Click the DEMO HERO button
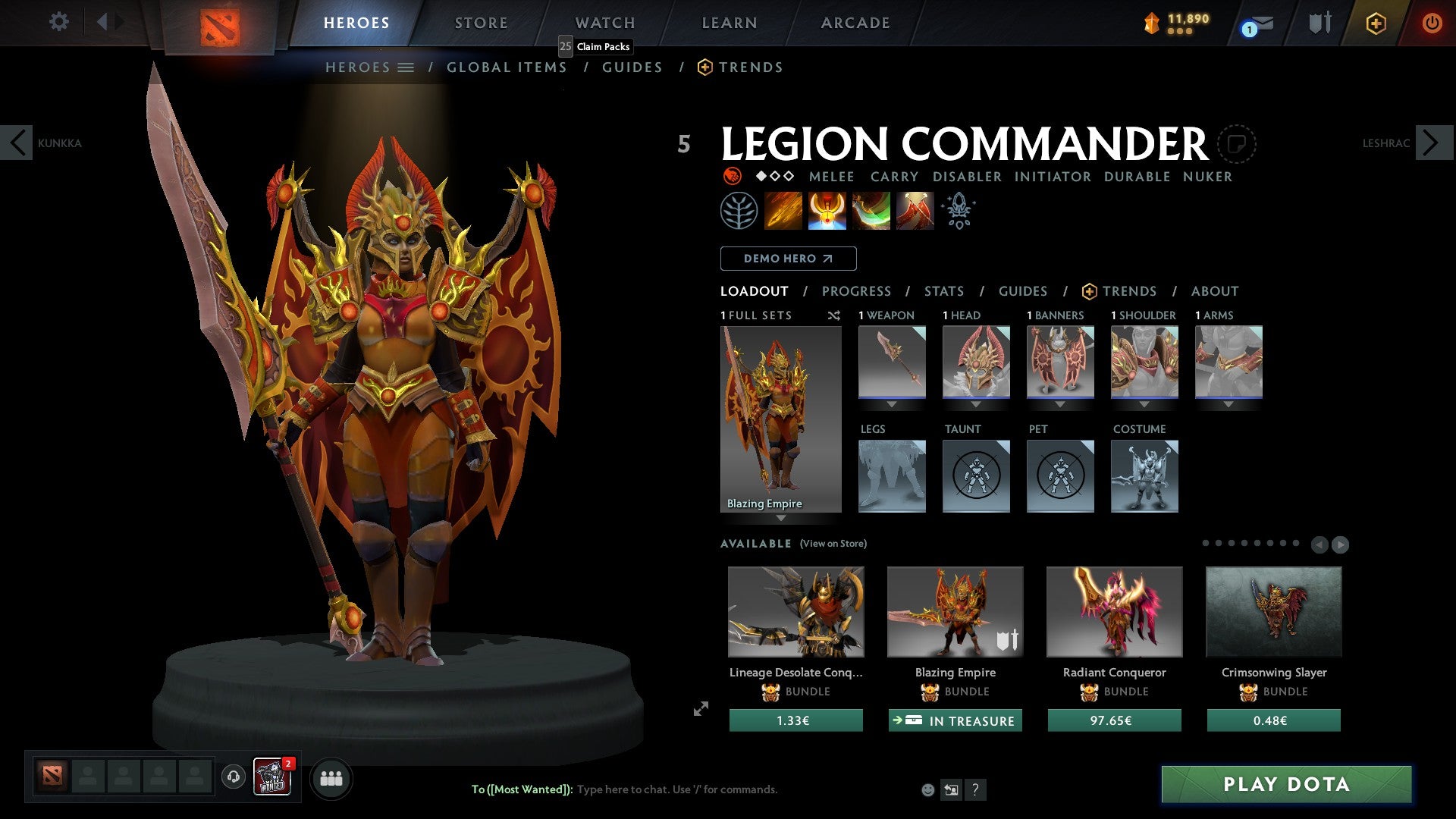The width and height of the screenshot is (1456, 819). pos(787,258)
